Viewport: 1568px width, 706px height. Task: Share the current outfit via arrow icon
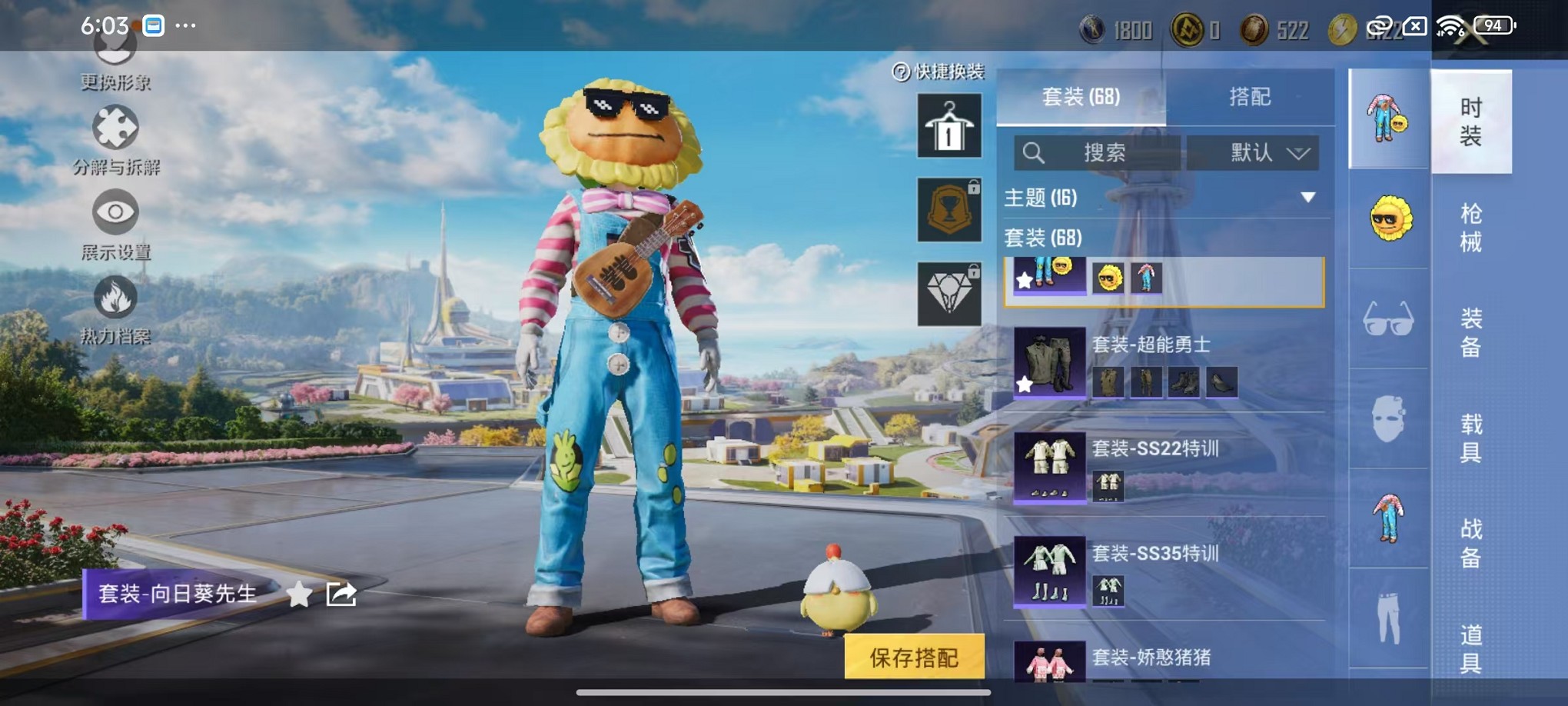tap(341, 594)
